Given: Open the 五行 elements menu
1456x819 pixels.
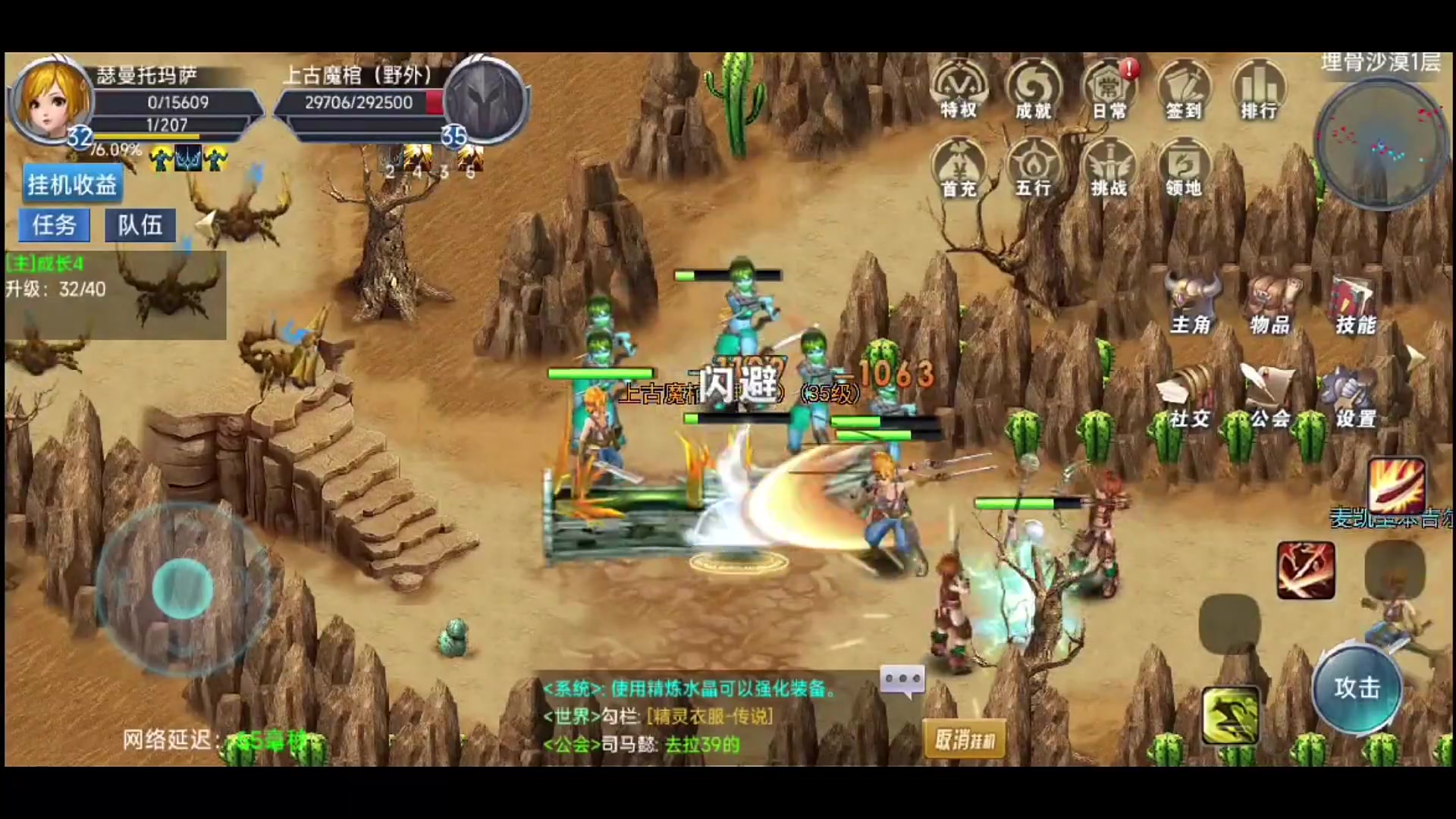Looking at the screenshot, I should (x=1034, y=168).
